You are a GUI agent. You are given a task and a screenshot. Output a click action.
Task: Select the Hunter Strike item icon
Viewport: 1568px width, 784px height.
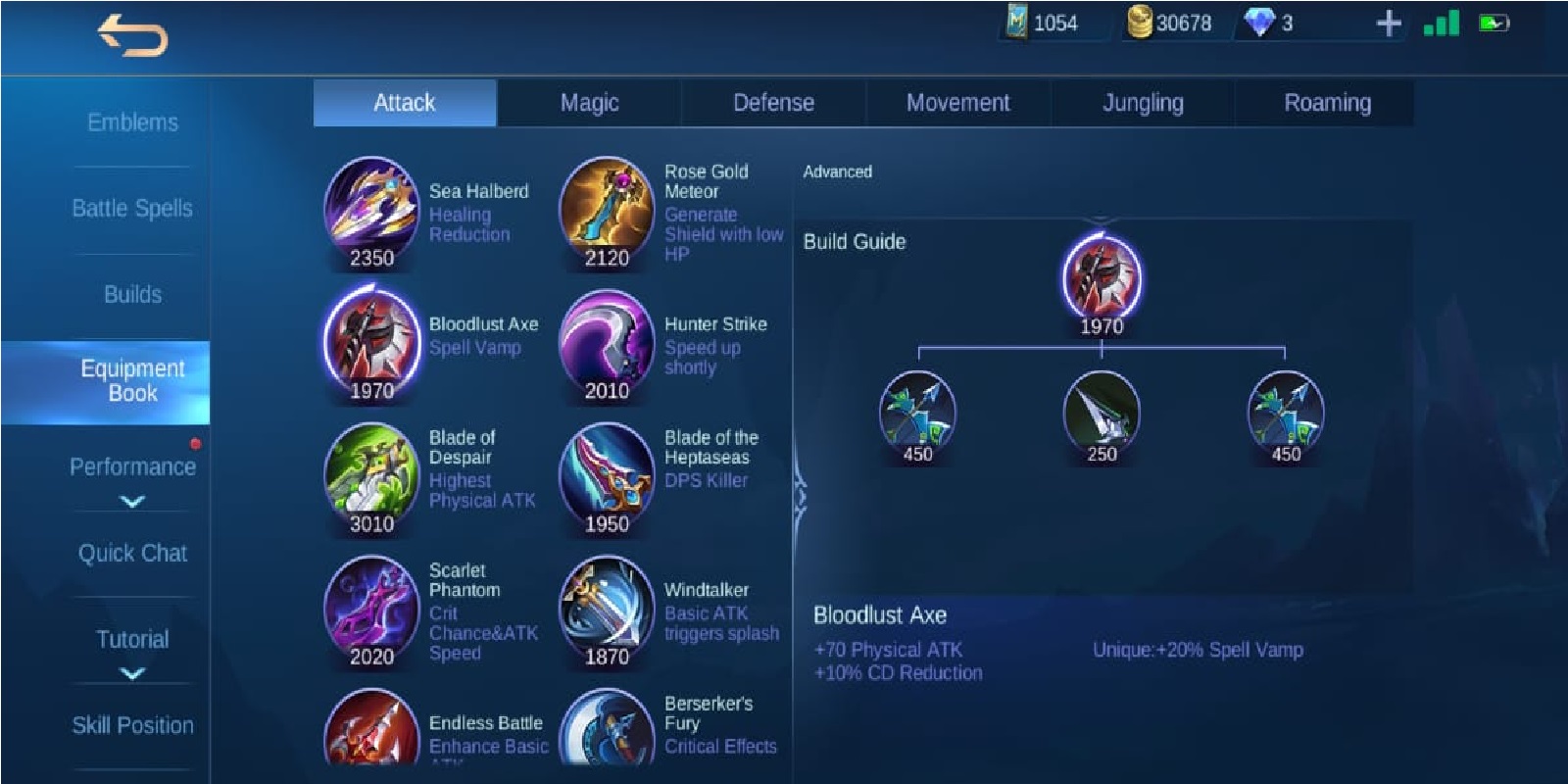[x=606, y=341]
